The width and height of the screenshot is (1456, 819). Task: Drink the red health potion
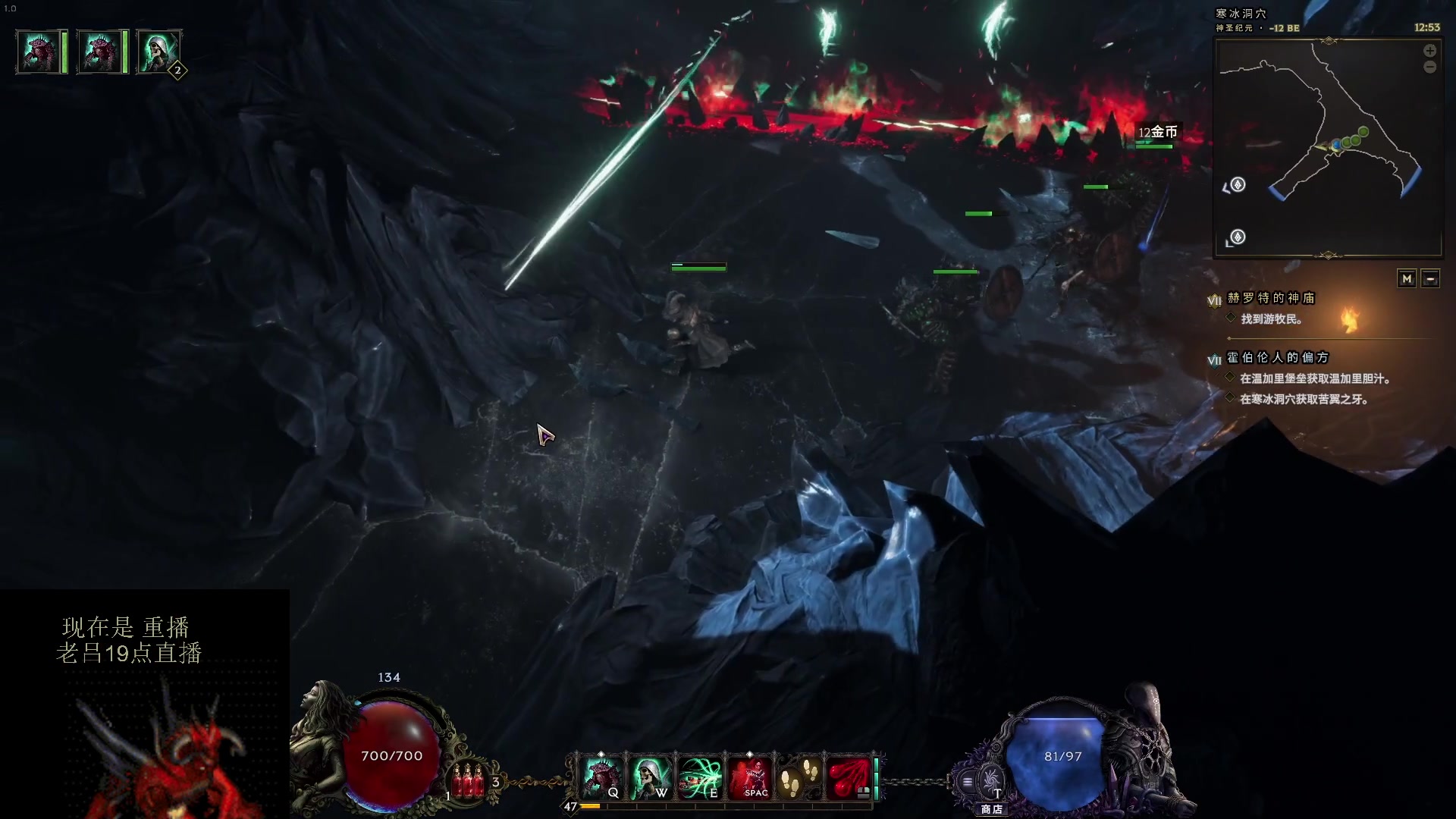tap(468, 781)
